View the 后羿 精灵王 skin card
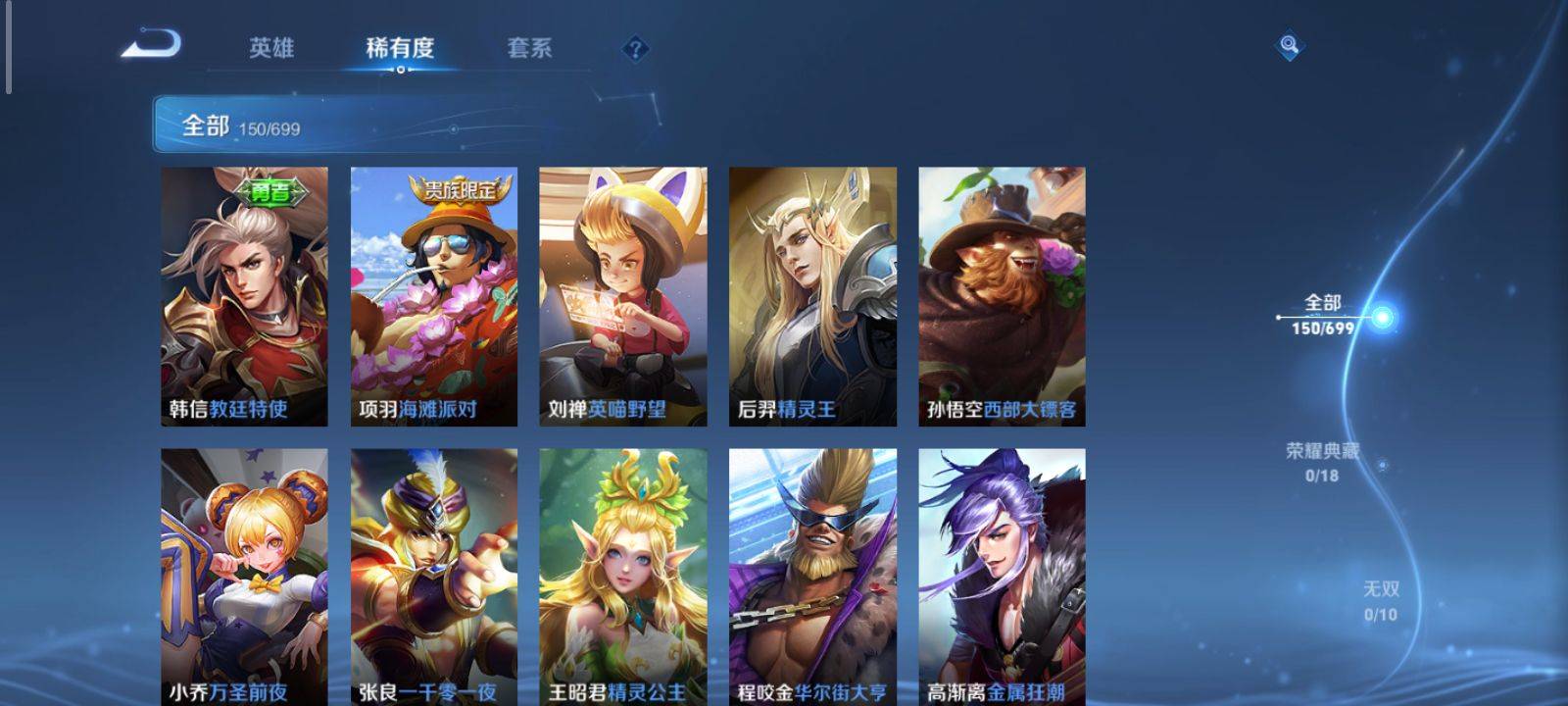 click(x=812, y=296)
